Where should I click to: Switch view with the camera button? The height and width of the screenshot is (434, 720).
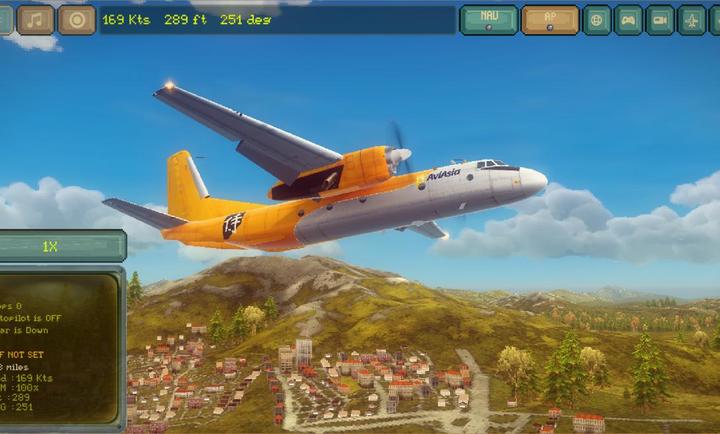(660, 20)
